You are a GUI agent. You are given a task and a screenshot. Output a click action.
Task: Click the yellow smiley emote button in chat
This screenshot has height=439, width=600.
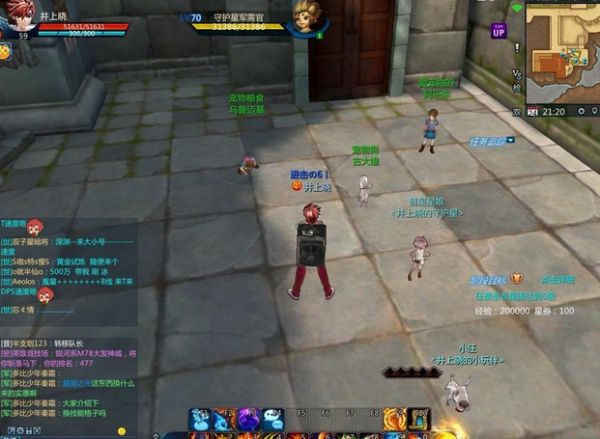(x=122, y=431)
